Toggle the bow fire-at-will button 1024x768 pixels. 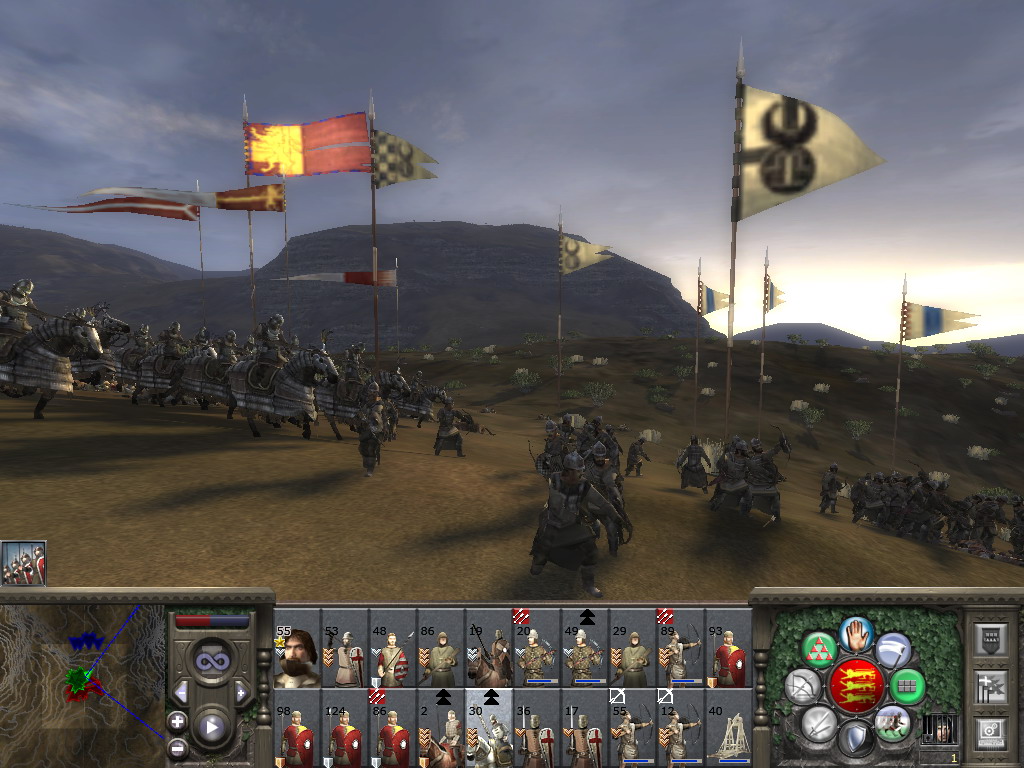pyautogui.click(x=803, y=686)
